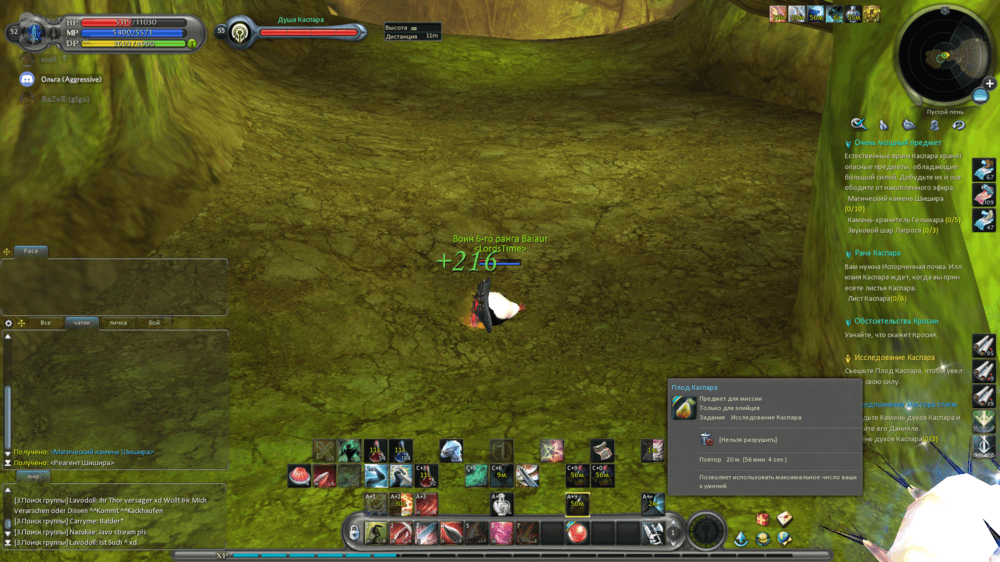Select quest "Обстоятельства Кросии" in tracker
Screen dimensions: 1000x562
click(896, 321)
